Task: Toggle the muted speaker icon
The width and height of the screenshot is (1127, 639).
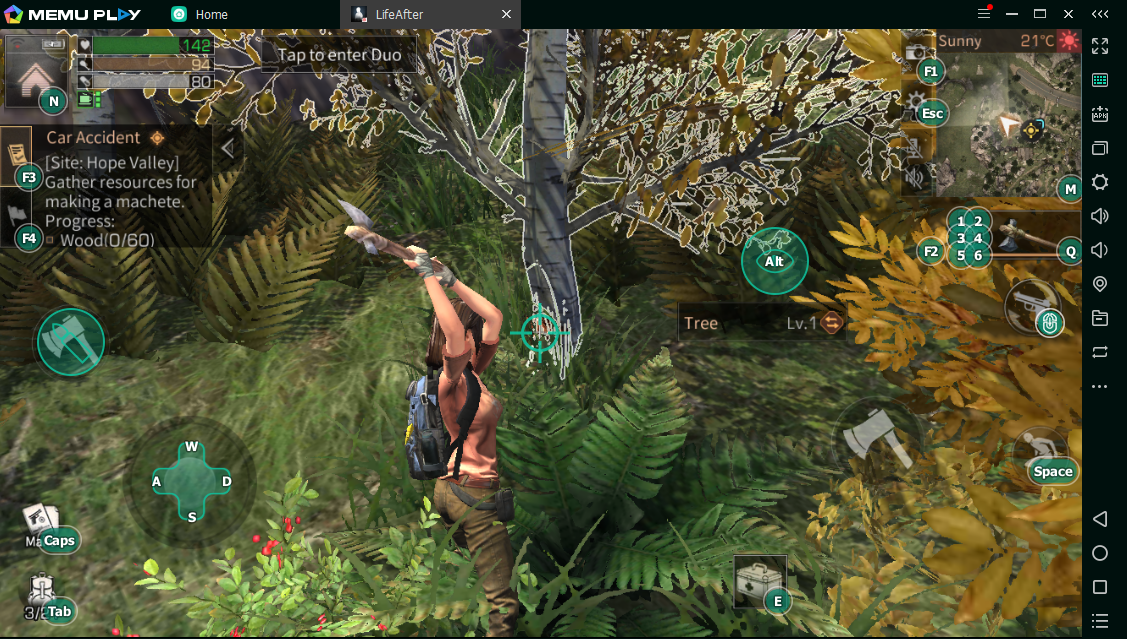Action: (915, 178)
